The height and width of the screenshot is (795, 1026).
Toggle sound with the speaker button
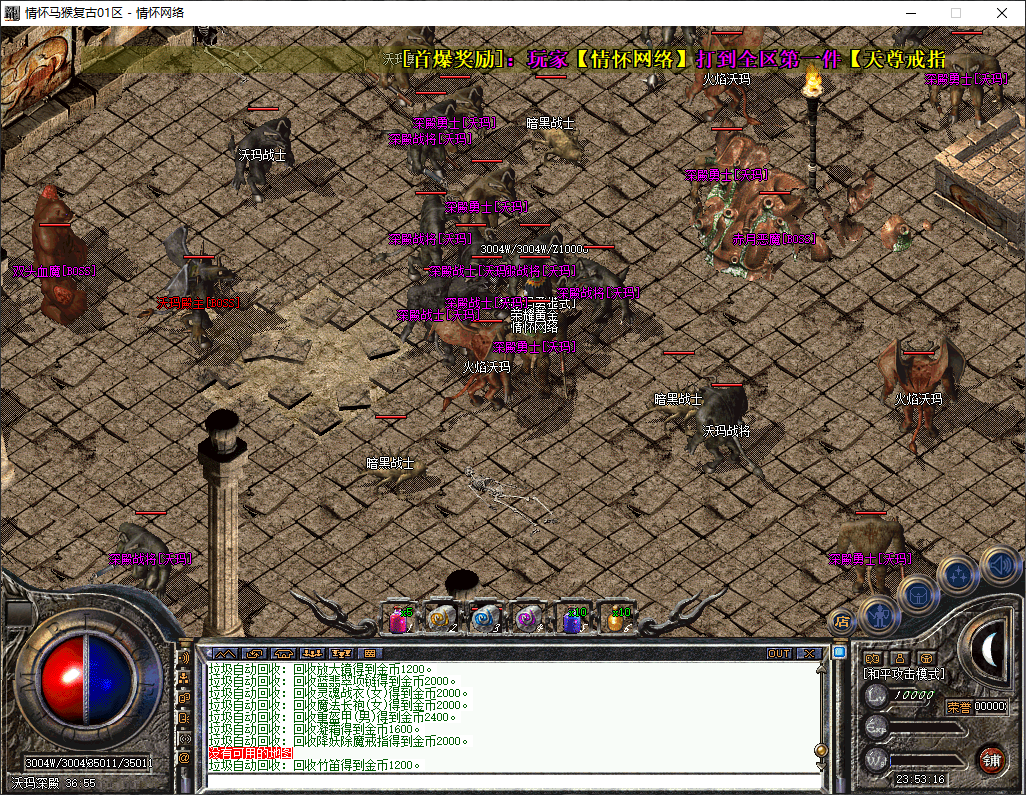tap(998, 564)
